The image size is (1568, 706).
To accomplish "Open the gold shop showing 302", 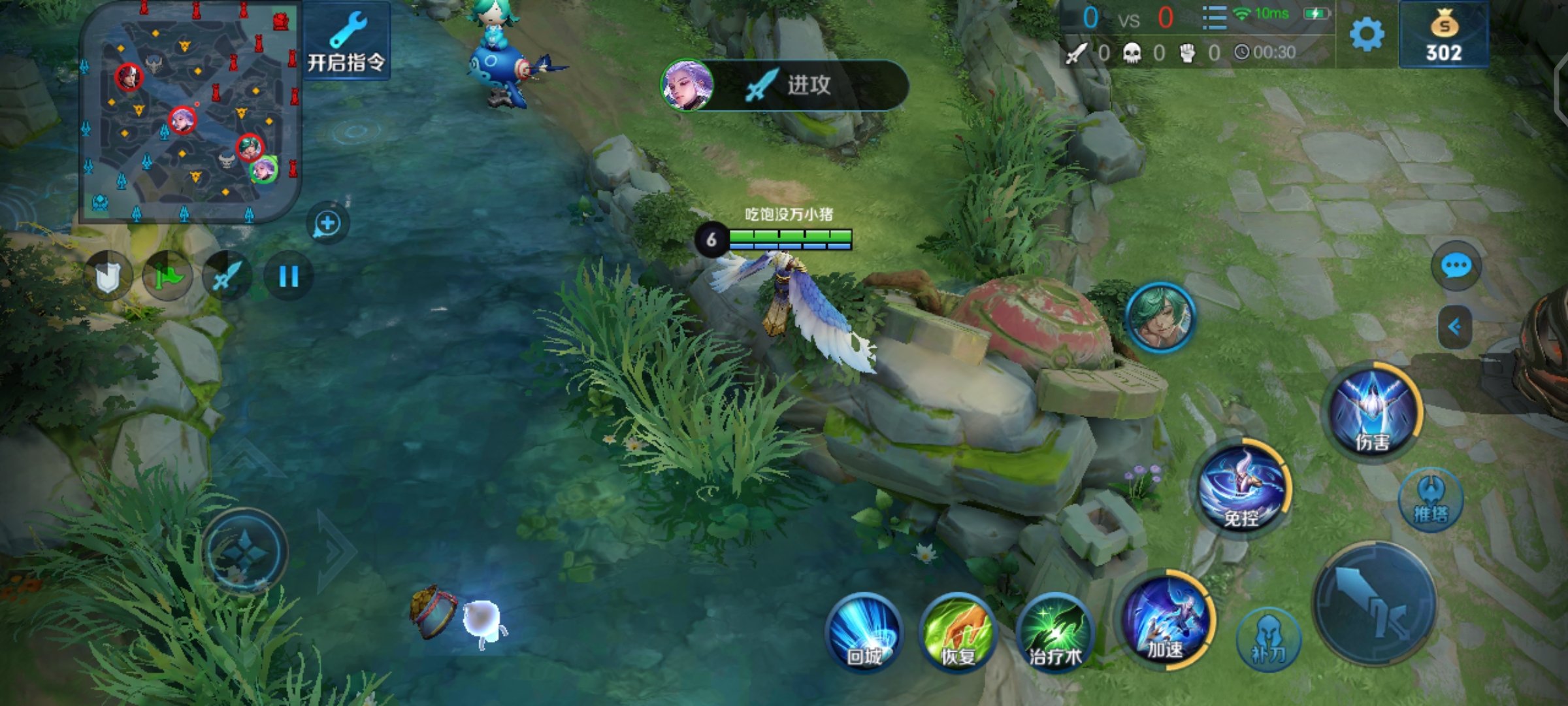I will click(1444, 35).
